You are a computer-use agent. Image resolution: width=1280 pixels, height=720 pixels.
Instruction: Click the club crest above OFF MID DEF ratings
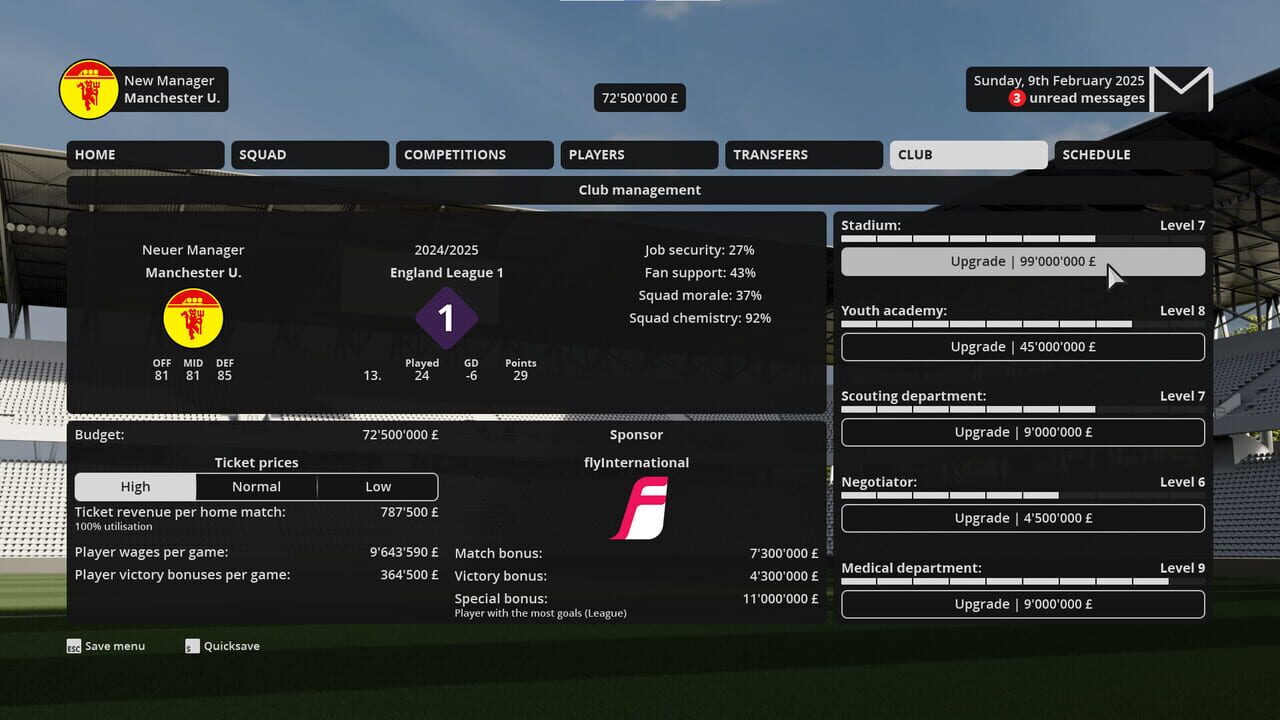[x=193, y=317]
